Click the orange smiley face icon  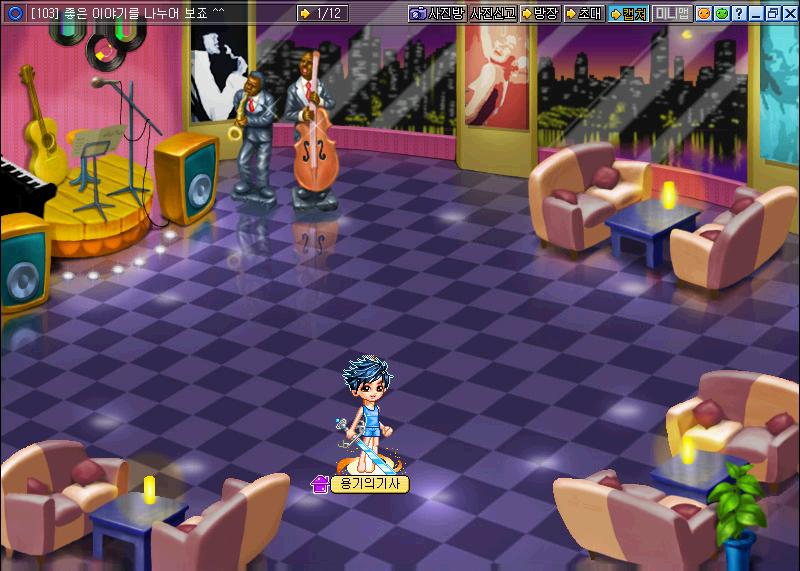click(x=704, y=14)
